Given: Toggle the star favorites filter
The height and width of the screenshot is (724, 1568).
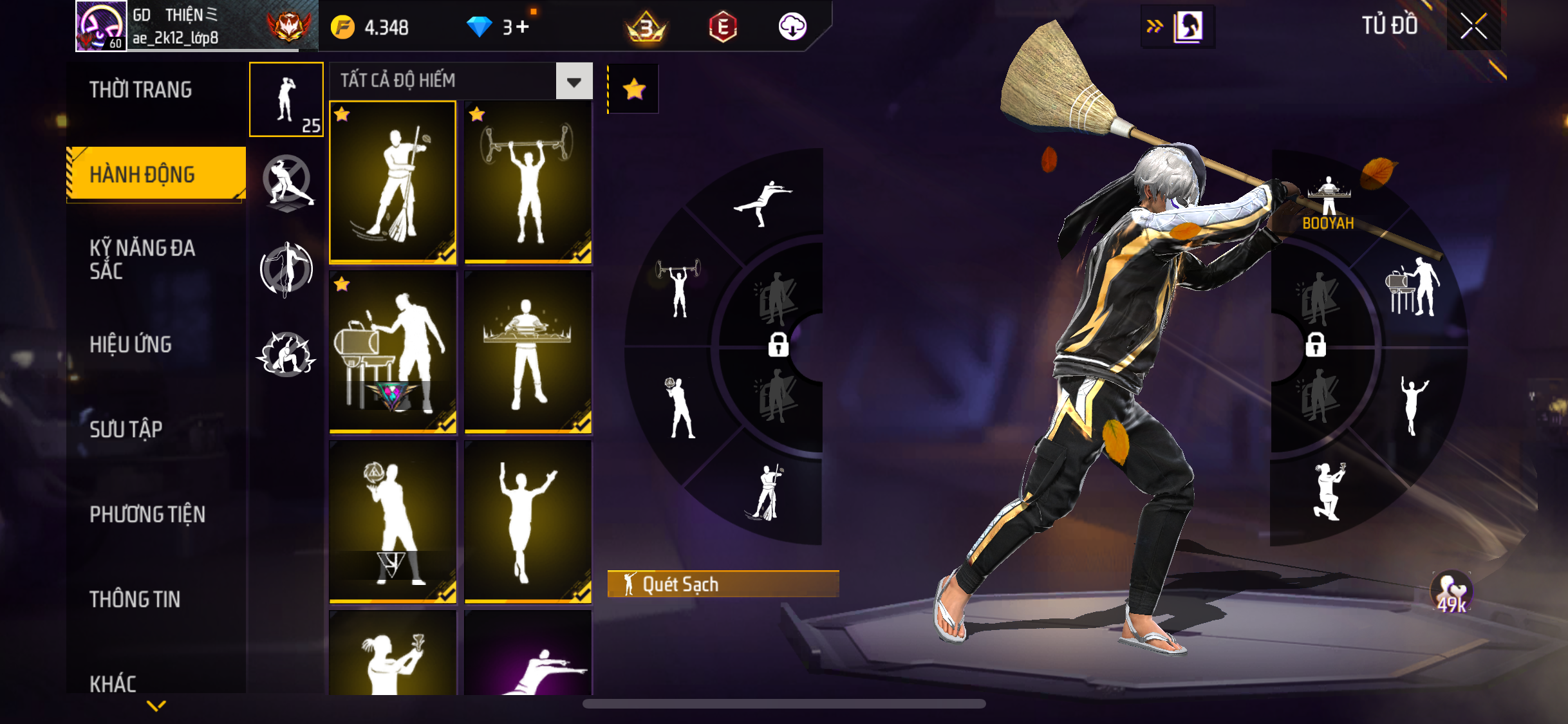Looking at the screenshot, I should pyautogui.click(x=634, y=89).
